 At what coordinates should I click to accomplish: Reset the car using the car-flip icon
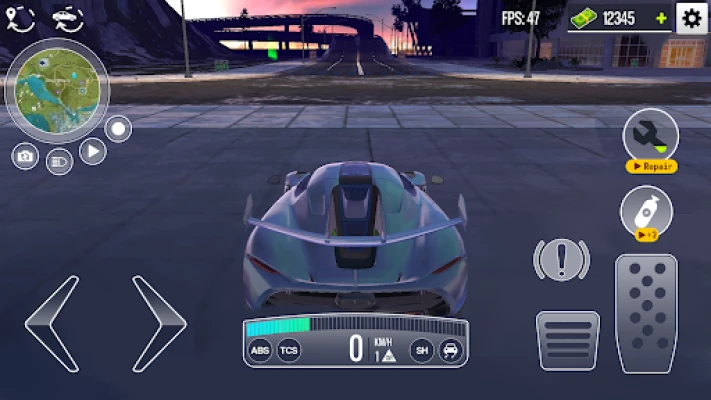[x=67, y=17]
